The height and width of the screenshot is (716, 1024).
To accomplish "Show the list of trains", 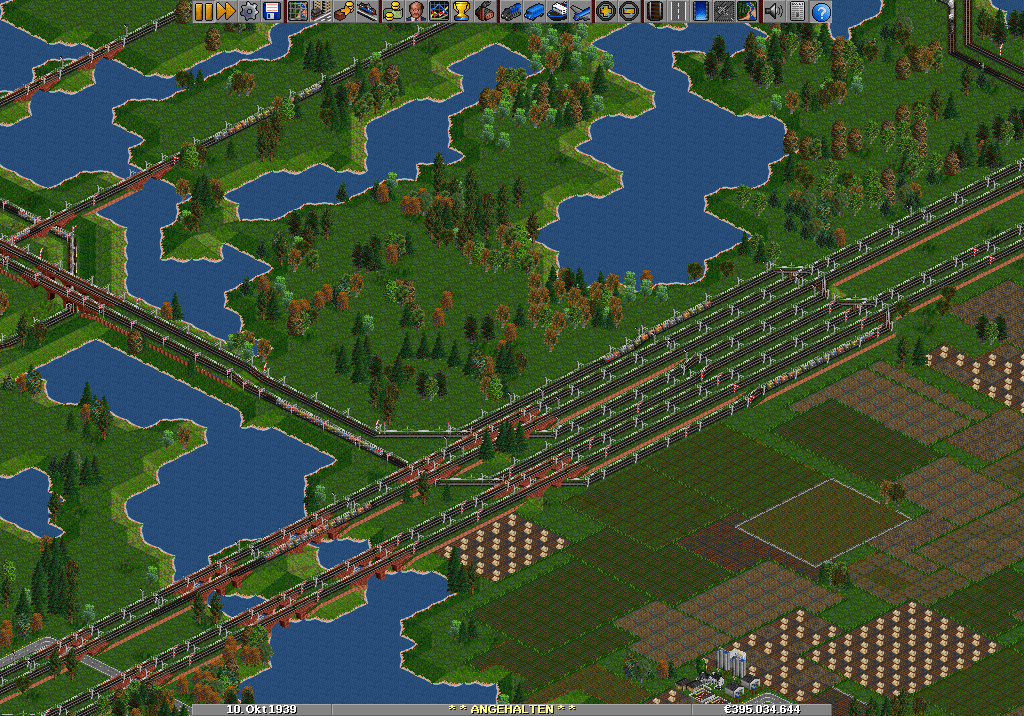I will (x=511, y=11).
